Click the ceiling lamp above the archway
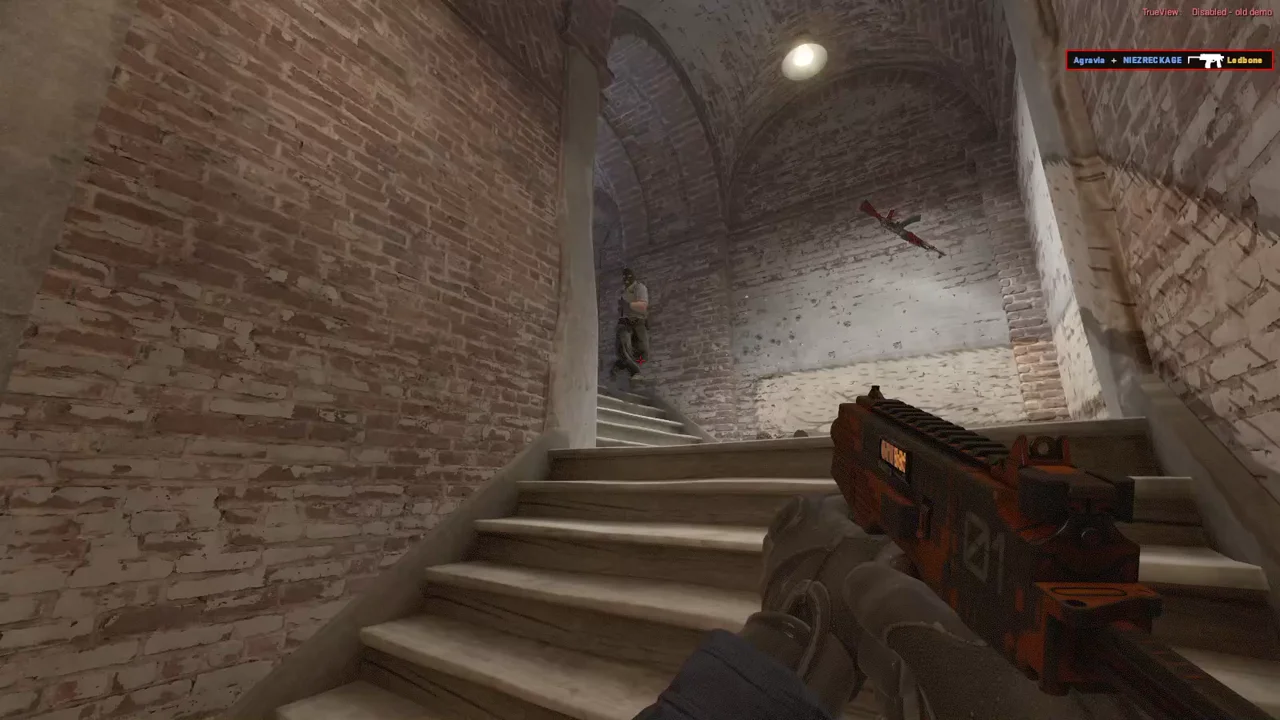 806,58
